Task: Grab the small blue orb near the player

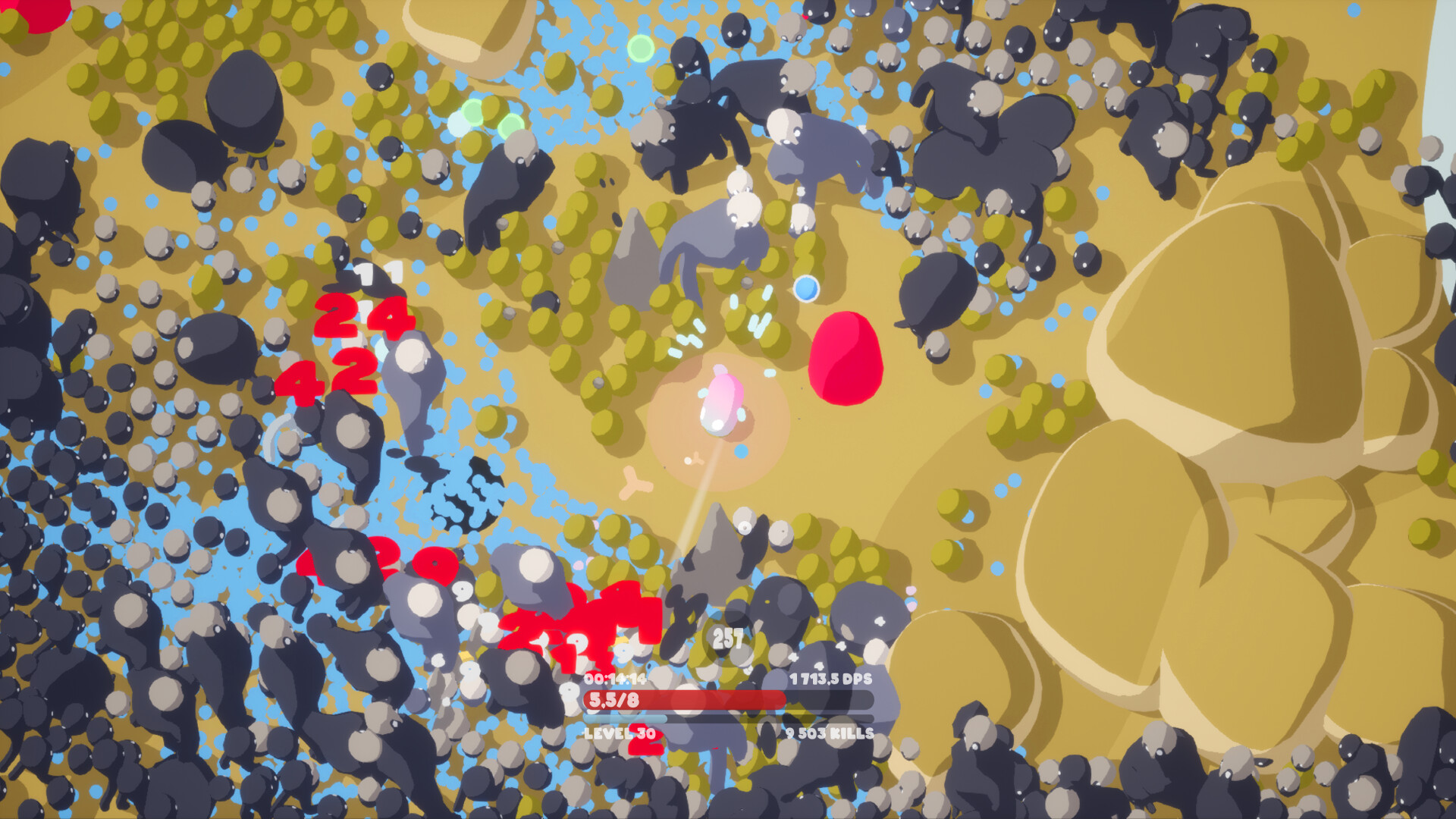Action: (x=806, y=288)
